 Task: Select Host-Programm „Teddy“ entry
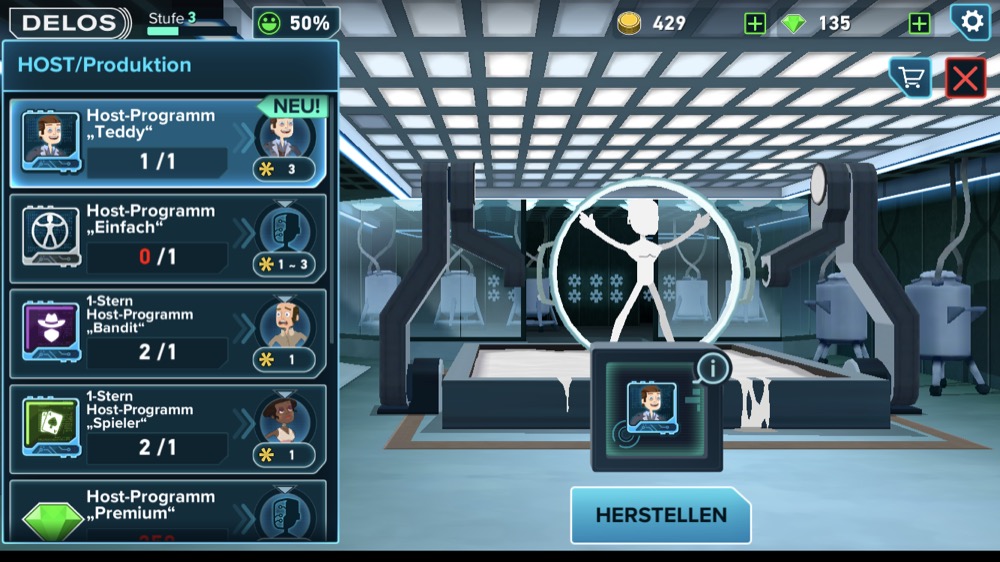[x=168, y=143]
